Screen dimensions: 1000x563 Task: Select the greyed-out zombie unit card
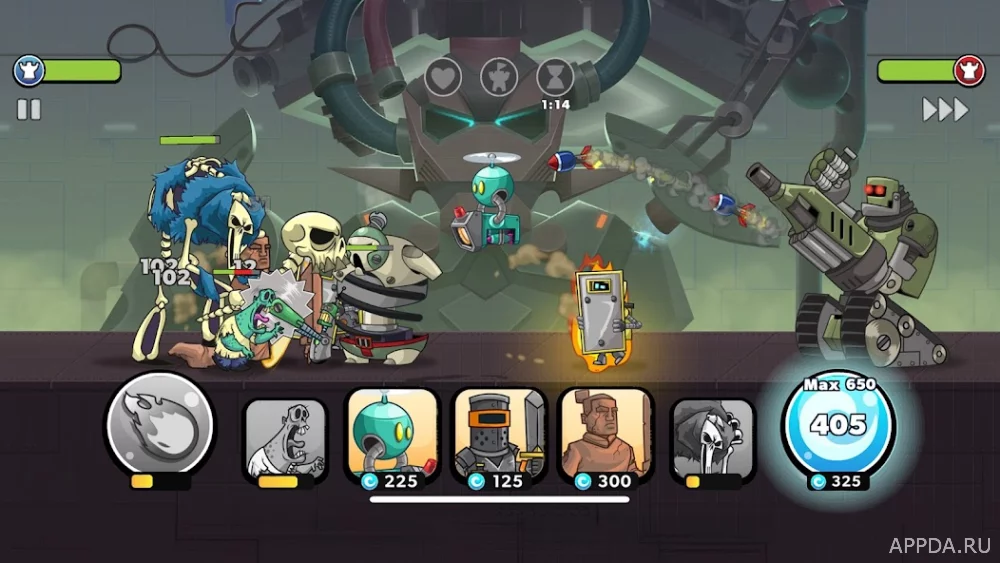[x=286, y=436]
